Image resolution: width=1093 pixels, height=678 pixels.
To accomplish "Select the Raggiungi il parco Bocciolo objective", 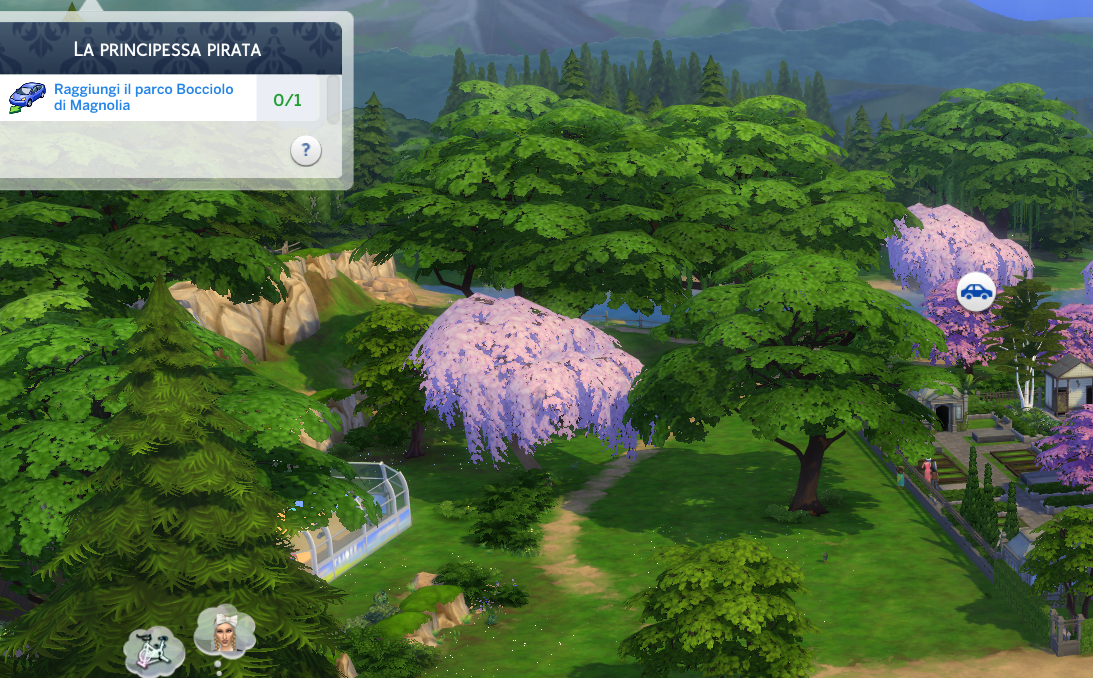I will (143, 97).
